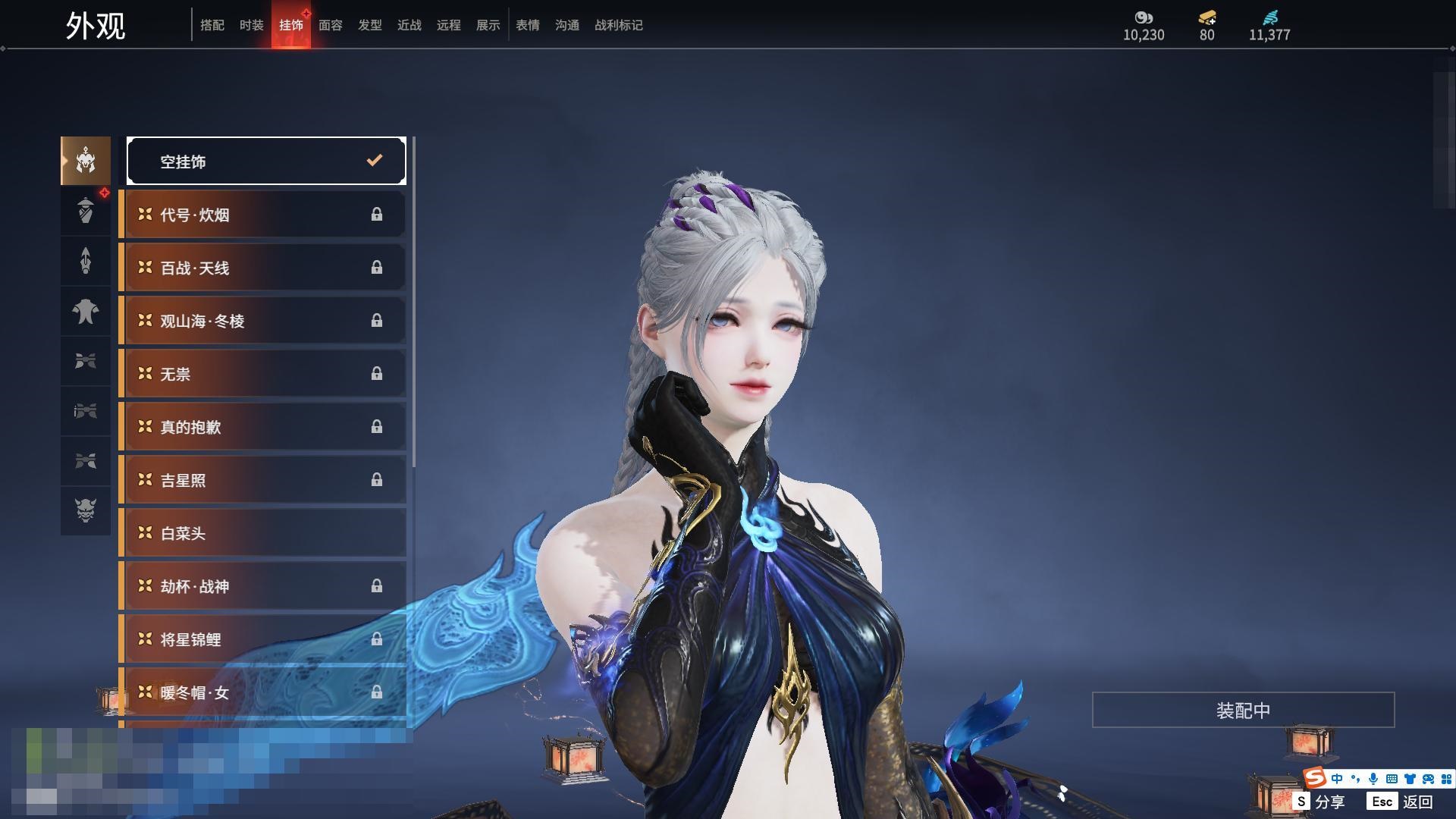1456x819 pixels.
Task: Select the 面容 tab
Action: pos(330,25)
